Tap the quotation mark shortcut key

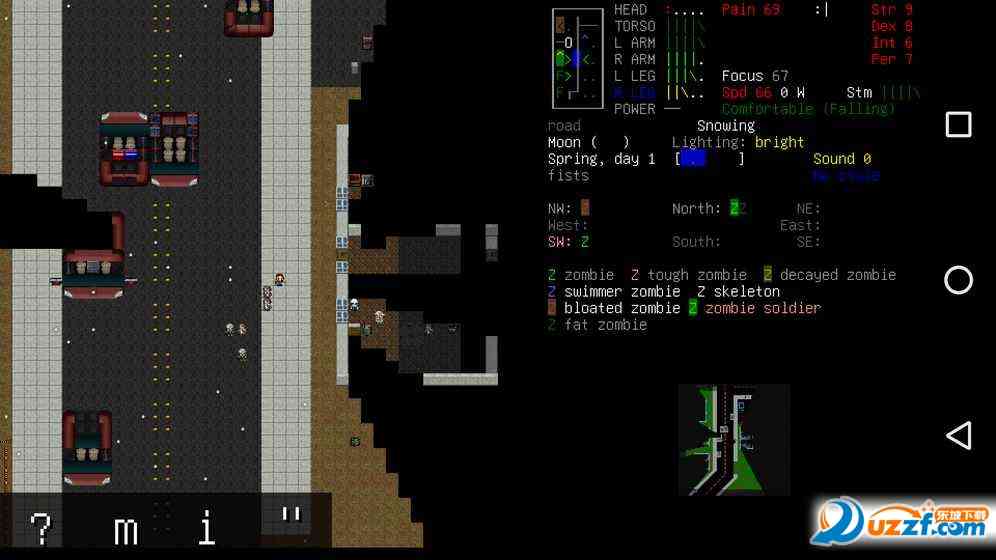[290, 520]
